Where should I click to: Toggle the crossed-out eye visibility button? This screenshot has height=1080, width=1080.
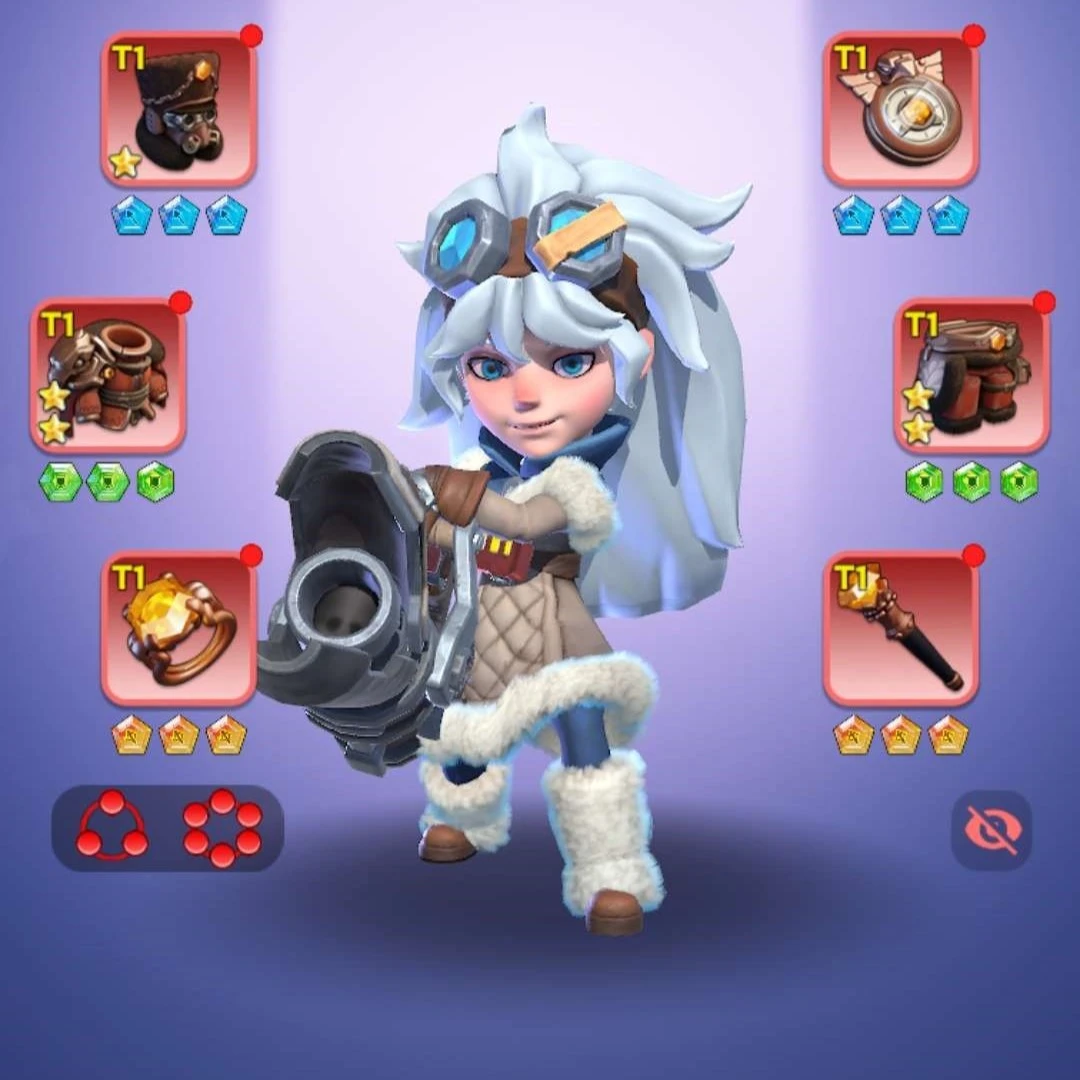(x=991, y=829)
